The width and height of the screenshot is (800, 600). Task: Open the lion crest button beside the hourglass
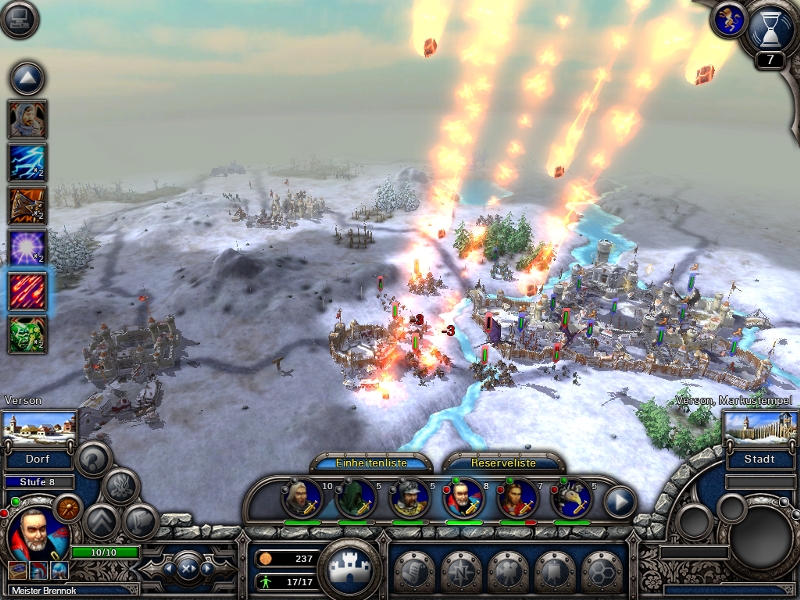[x=727, y=19]
